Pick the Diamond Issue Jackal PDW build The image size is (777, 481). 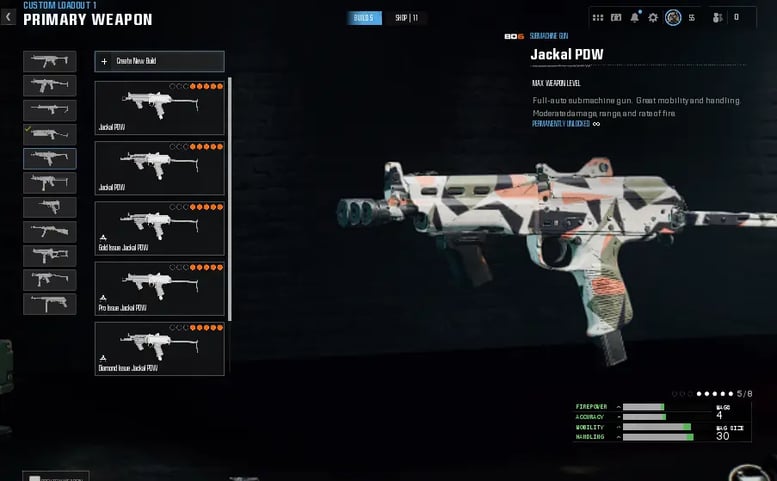click(159, 348)
